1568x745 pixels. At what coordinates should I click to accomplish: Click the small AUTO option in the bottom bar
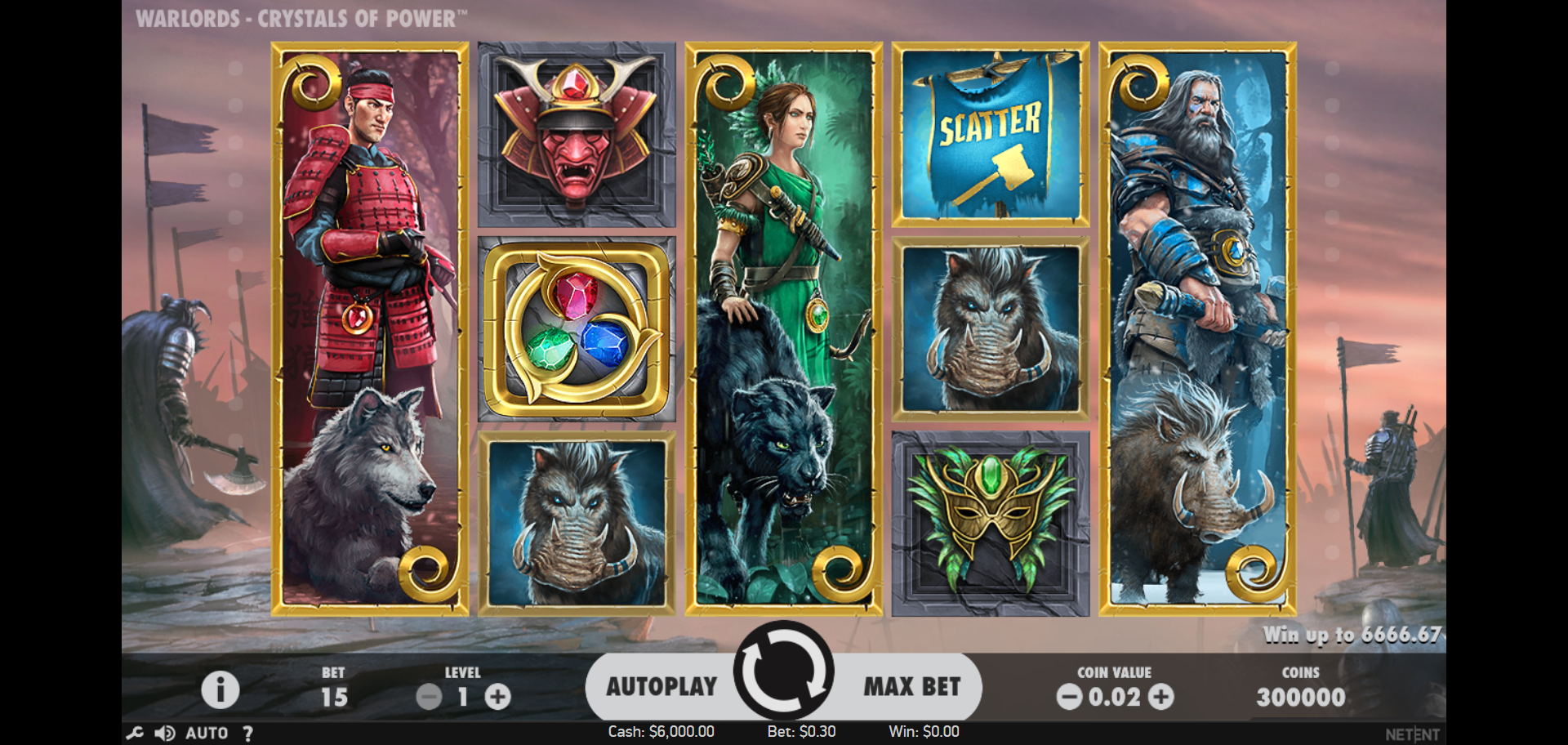[x=207, y=733]
